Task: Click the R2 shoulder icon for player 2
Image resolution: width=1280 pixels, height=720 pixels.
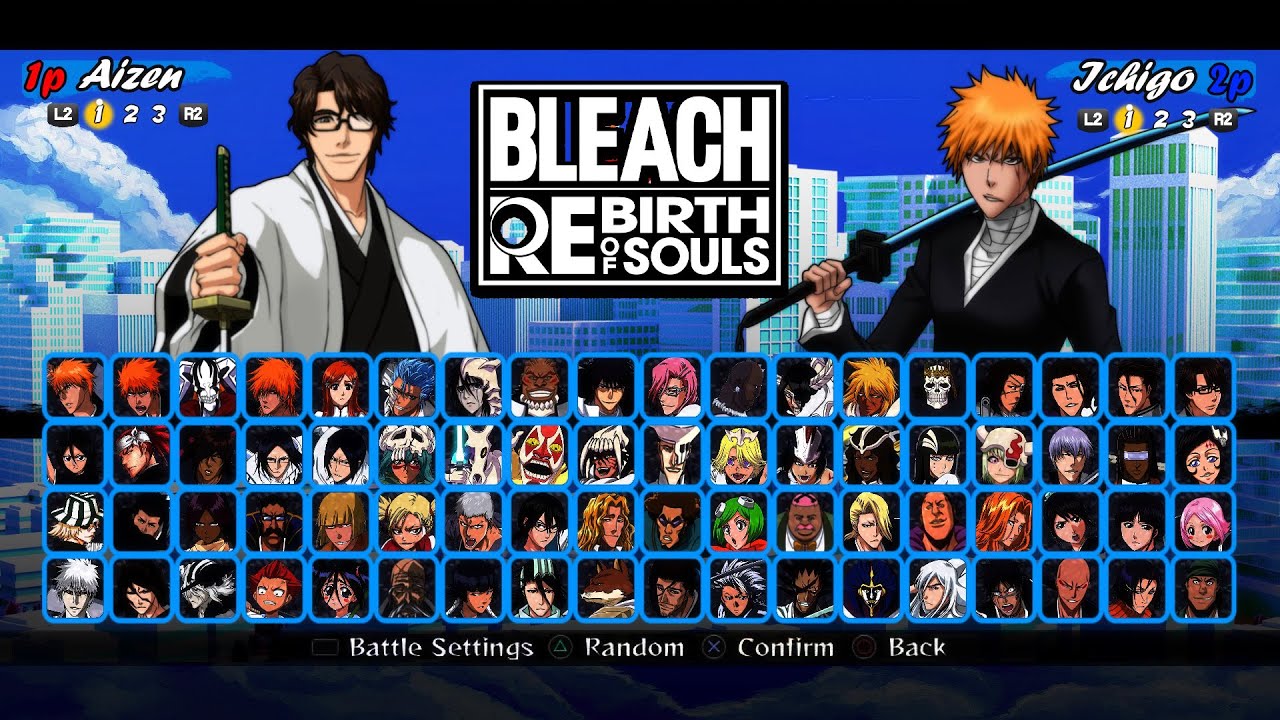Action: coord(1223,119)
